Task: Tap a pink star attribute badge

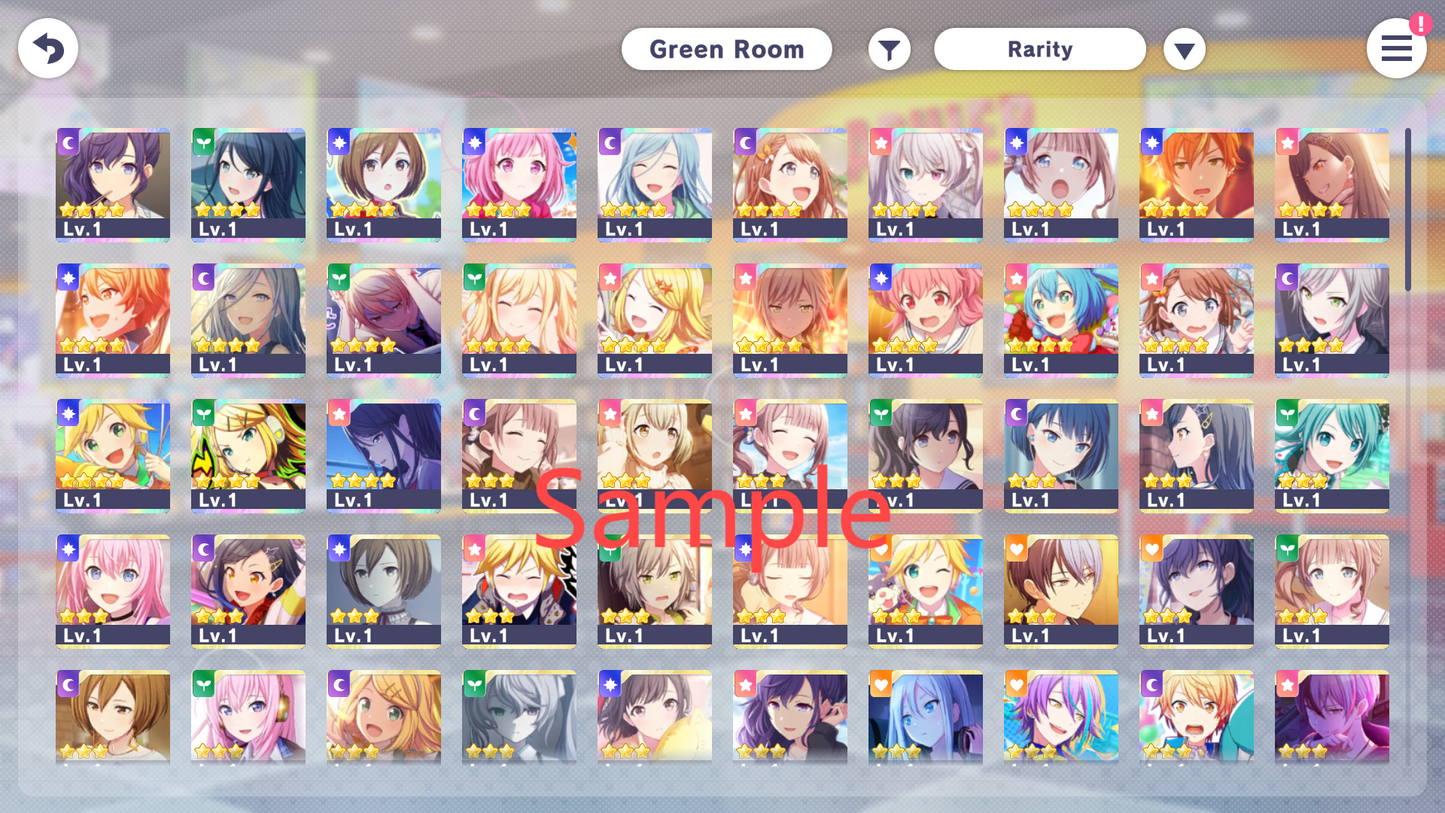Action: click(880, 142)
